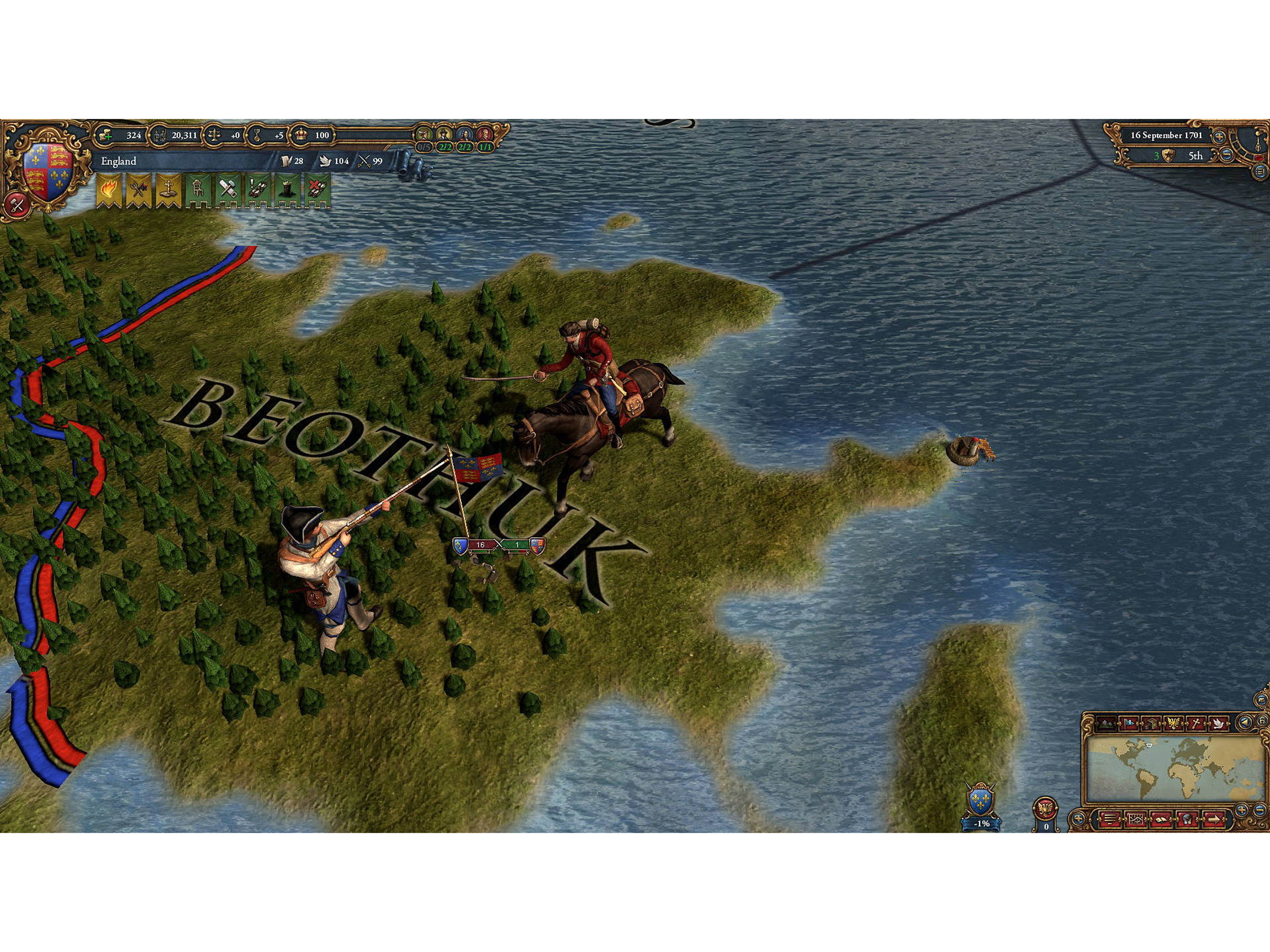
Task: Switch to terrain map mode on the minimap
Action: pos(1105,723)
